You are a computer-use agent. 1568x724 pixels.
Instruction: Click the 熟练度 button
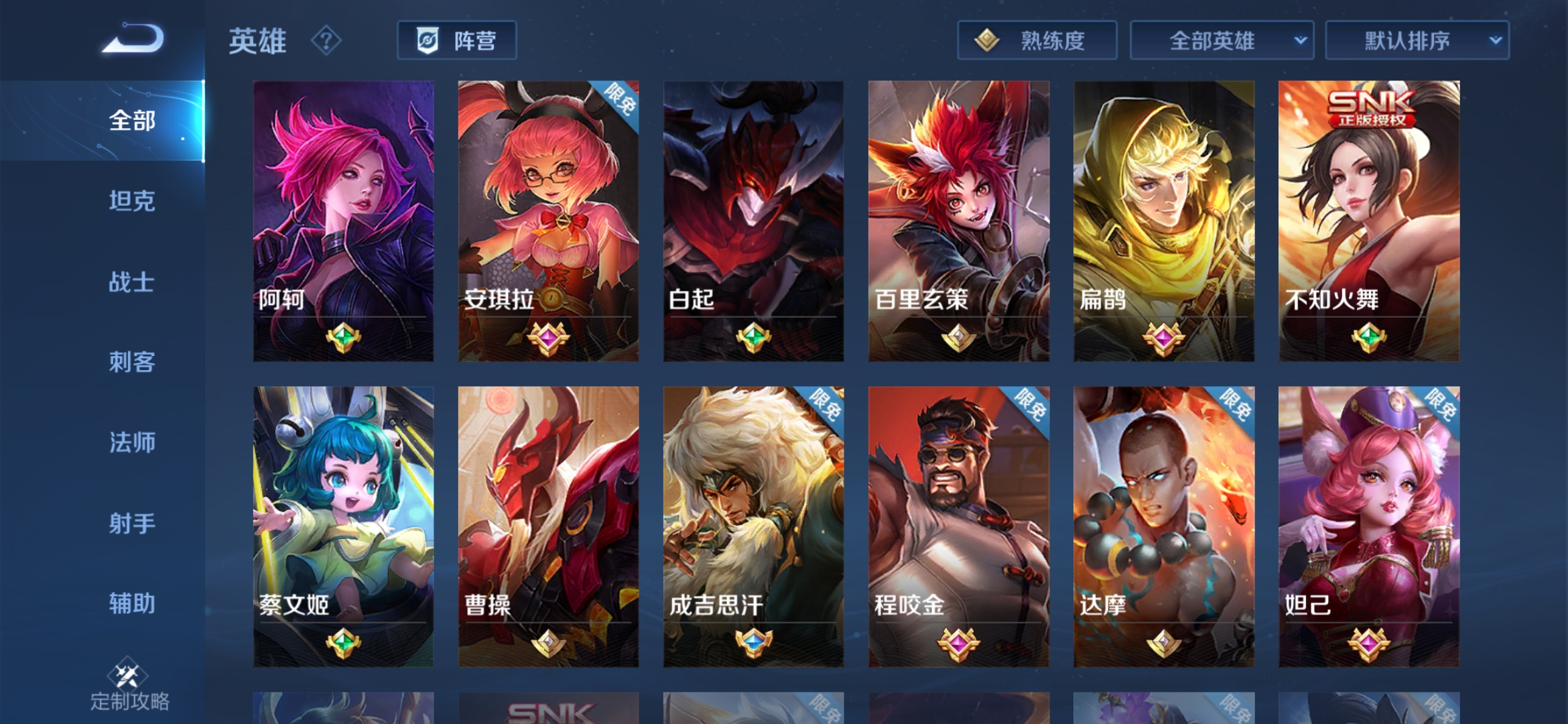coord(1037,40)
